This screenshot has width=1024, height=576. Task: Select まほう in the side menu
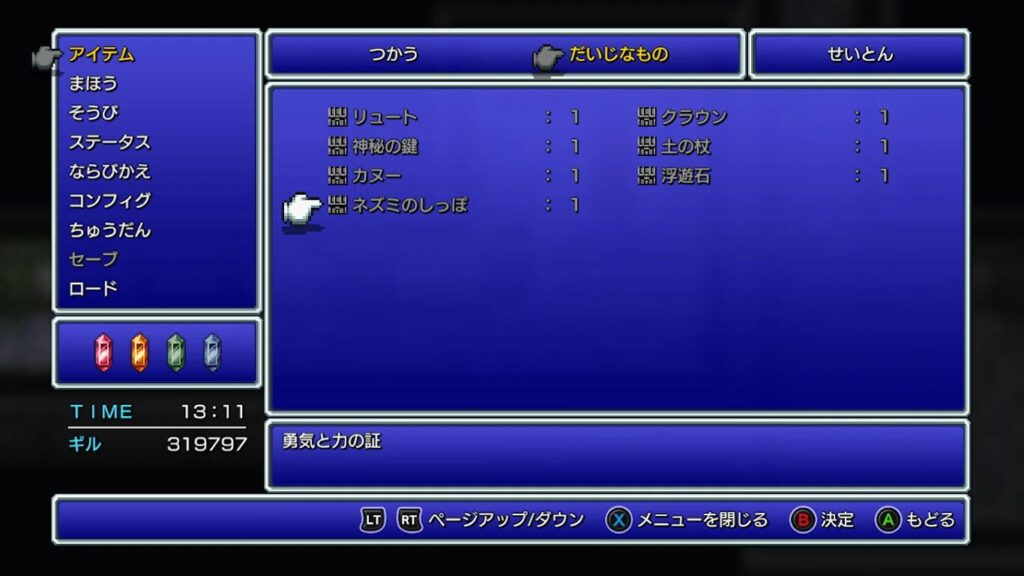point(93,83)
